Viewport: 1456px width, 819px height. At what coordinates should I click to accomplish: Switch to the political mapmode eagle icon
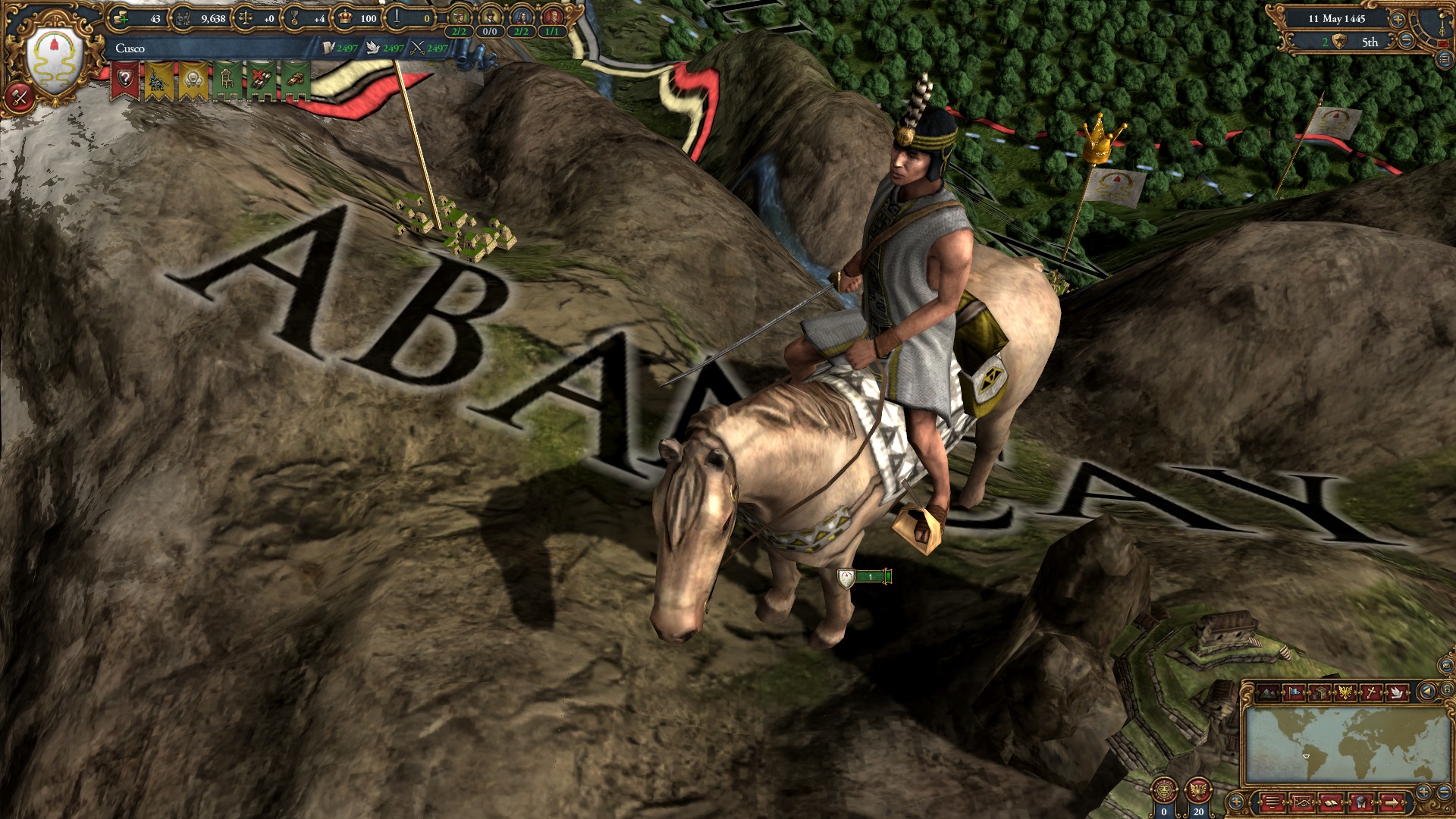click(x=1345, y=692)
